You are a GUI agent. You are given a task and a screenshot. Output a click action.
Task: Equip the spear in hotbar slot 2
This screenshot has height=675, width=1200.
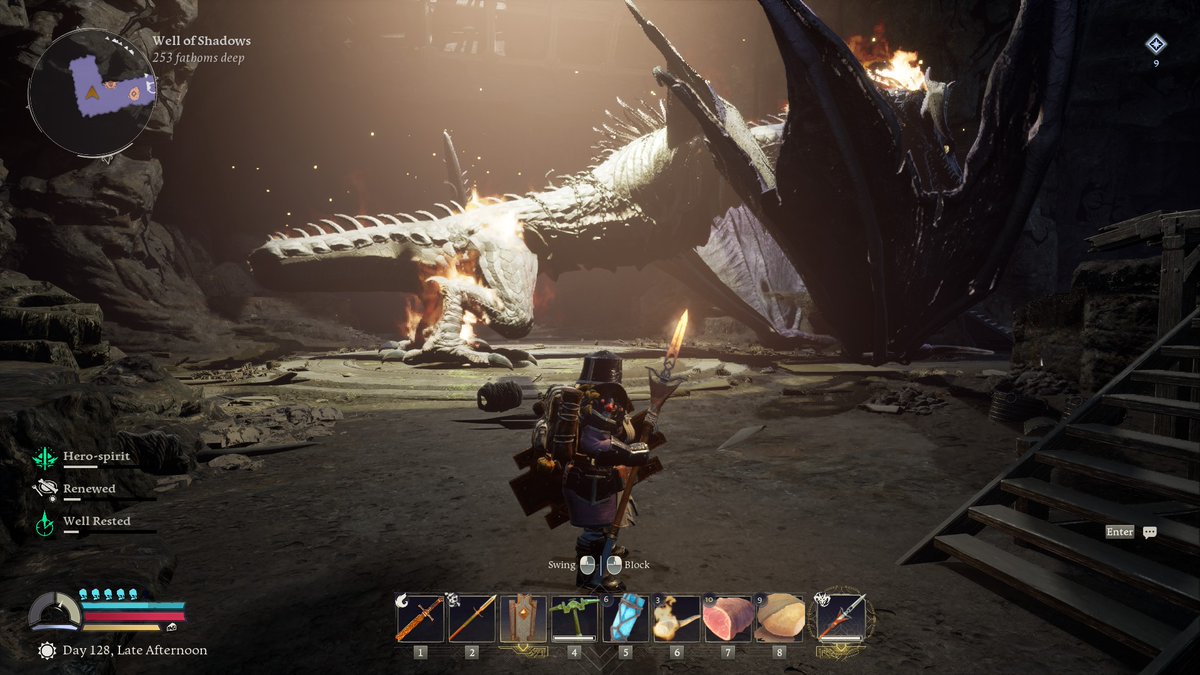[x=472, y=618]
